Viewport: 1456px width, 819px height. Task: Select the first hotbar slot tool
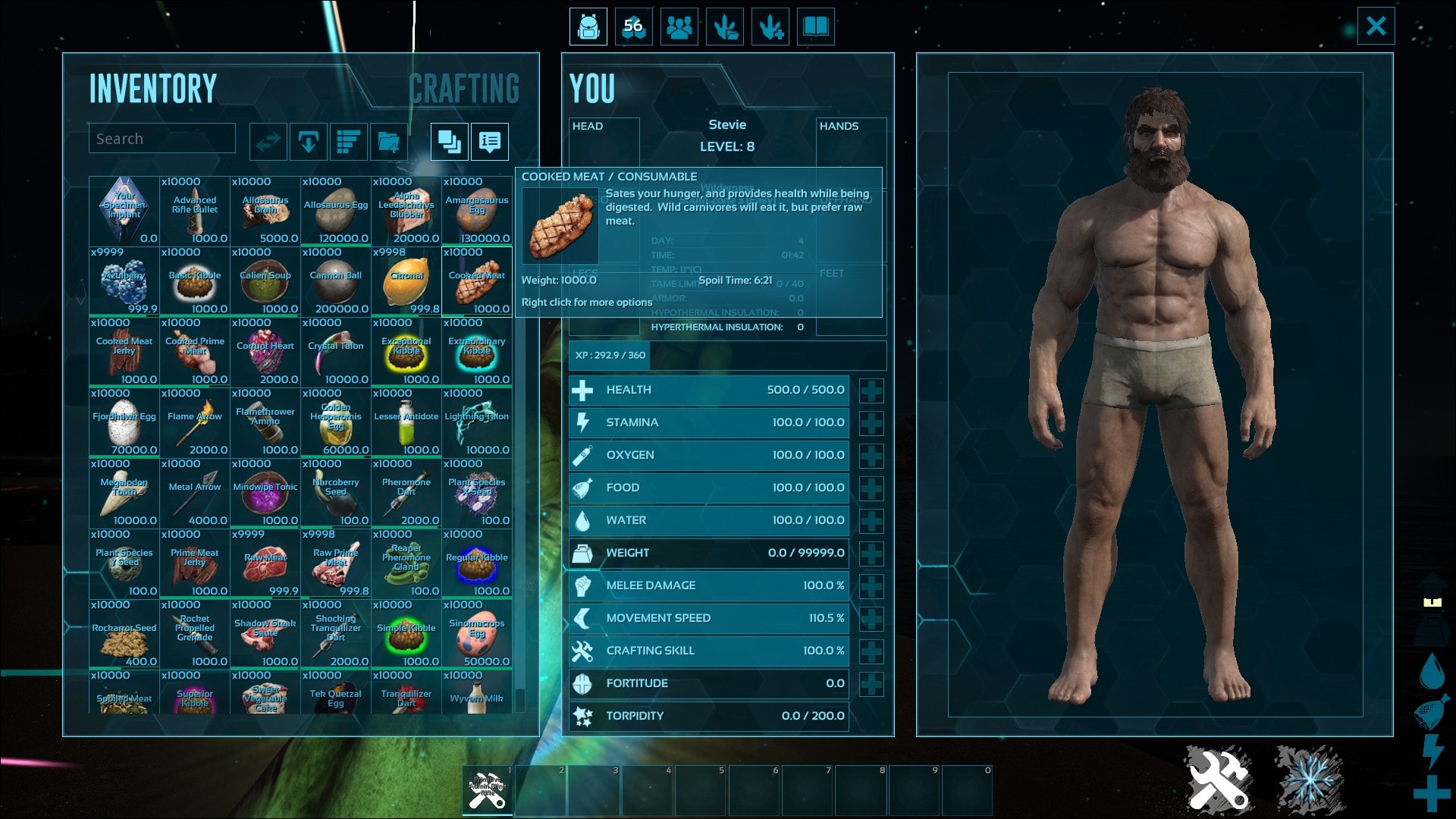pos(488,791)
